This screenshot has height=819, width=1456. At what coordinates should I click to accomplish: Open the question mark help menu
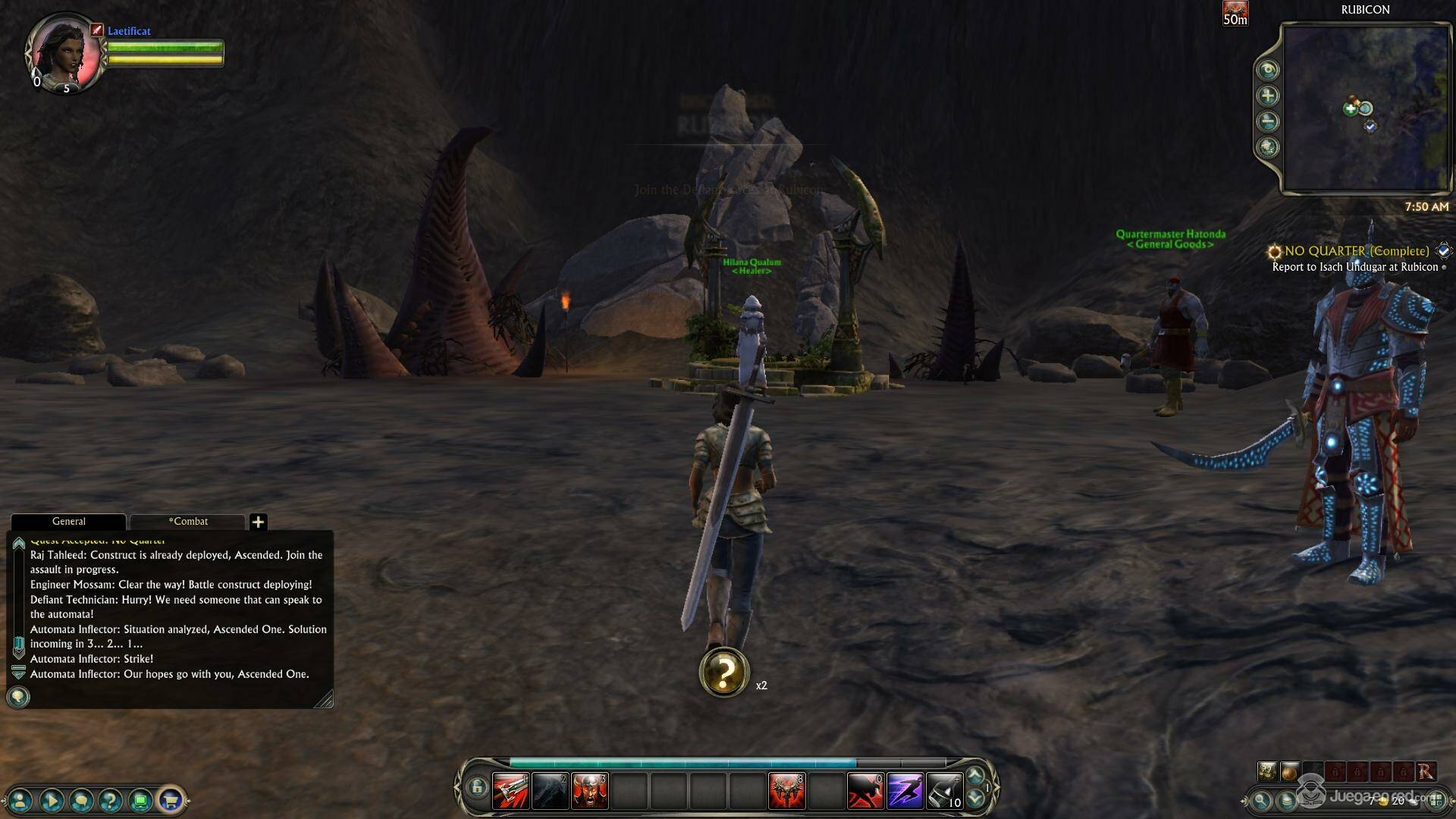click(110, 799)
